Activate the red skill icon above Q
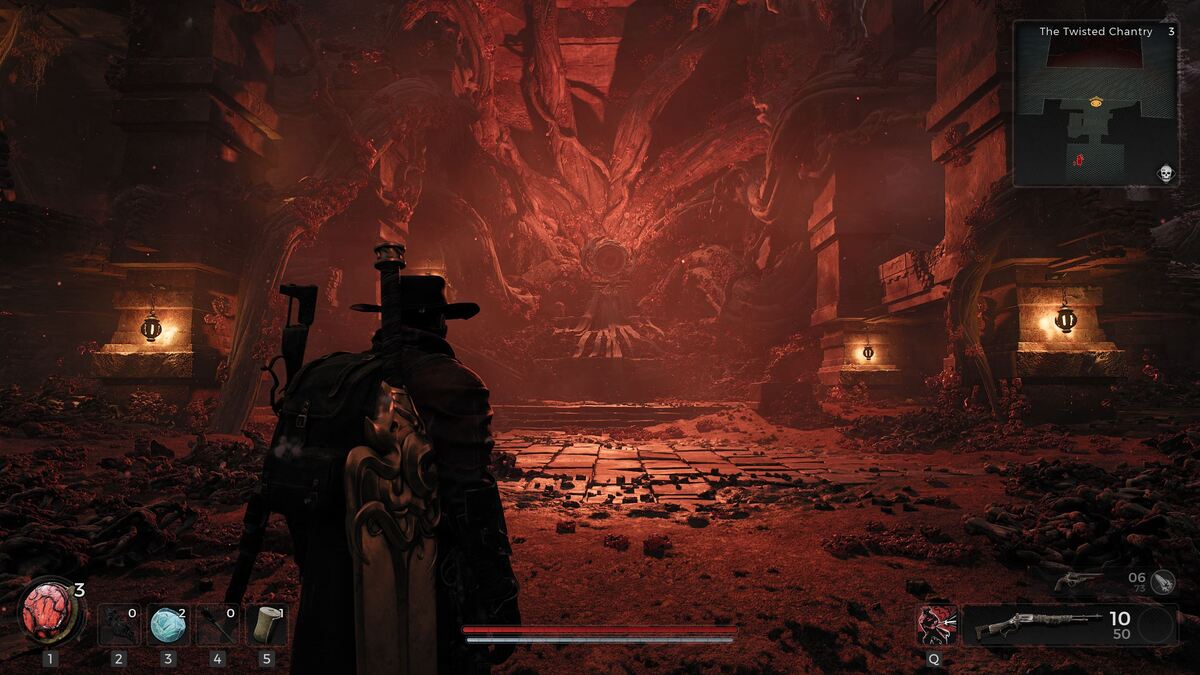This screenshot has height=675, width=1200. pyautogui.click(x=936, y=625)
